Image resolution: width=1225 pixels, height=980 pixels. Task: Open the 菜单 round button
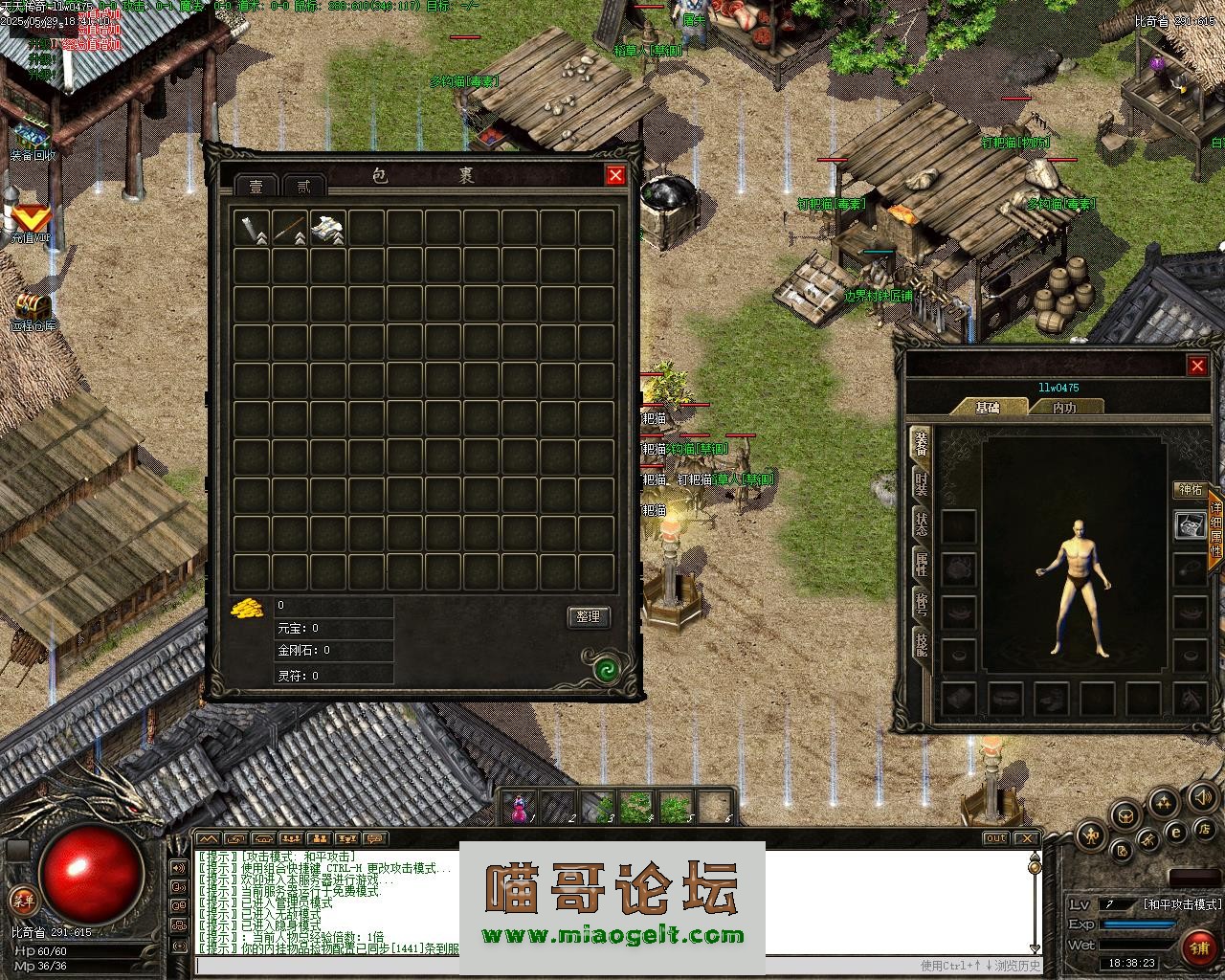coord(23,899)
